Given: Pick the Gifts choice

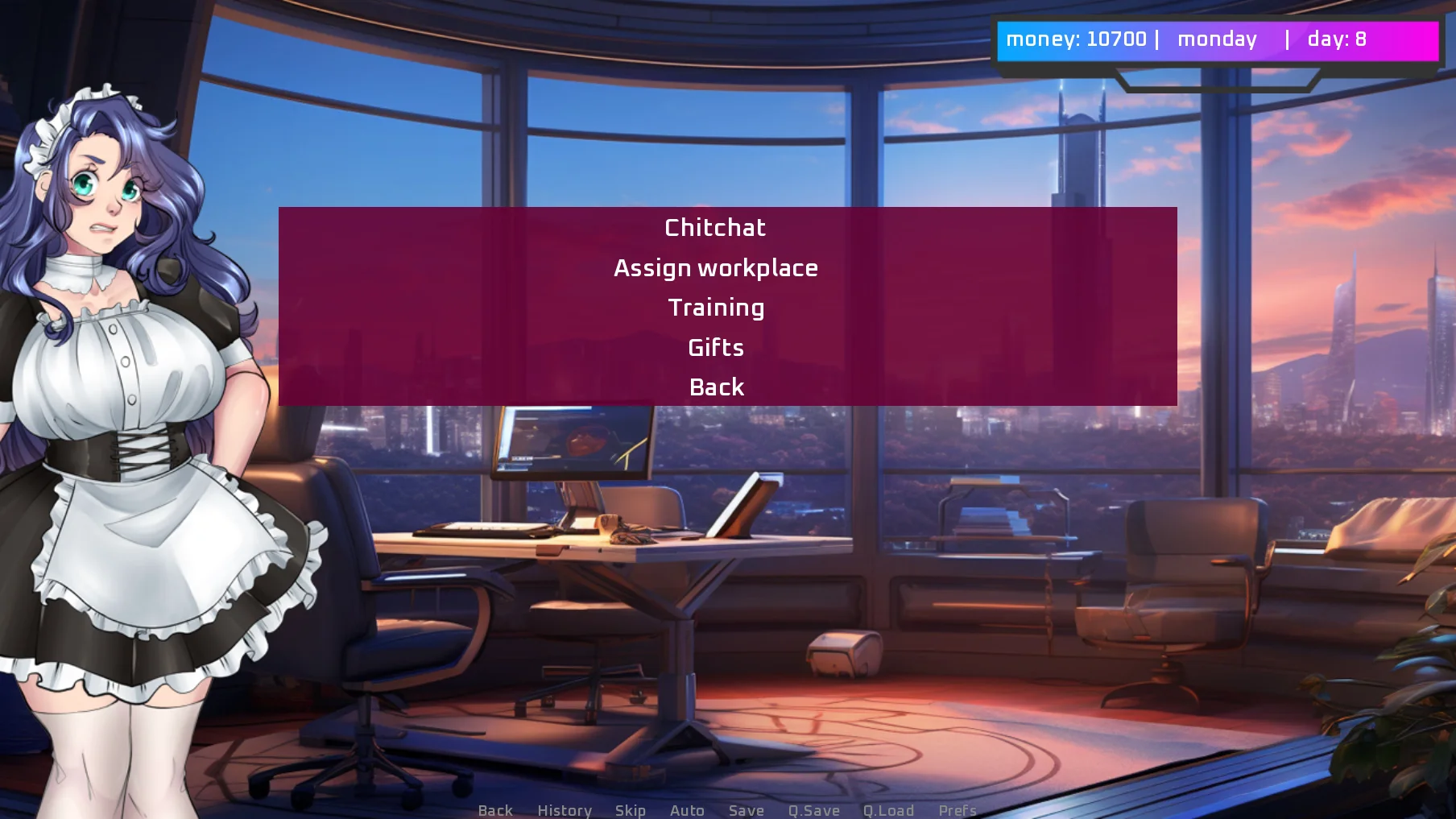Looking at the screenshot, I should 715,348.
